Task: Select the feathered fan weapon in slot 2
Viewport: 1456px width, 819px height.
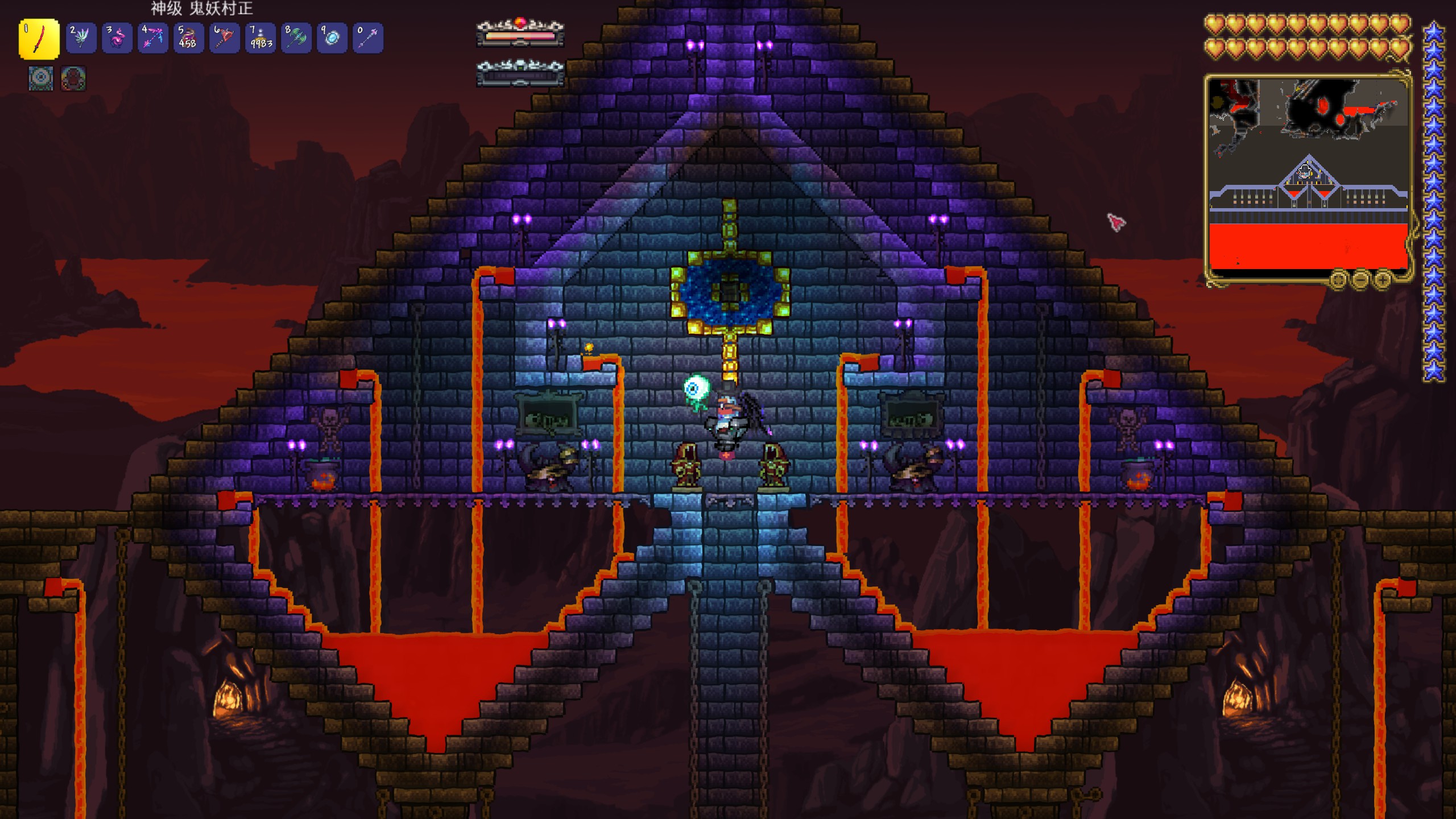Action: [80, 38]
